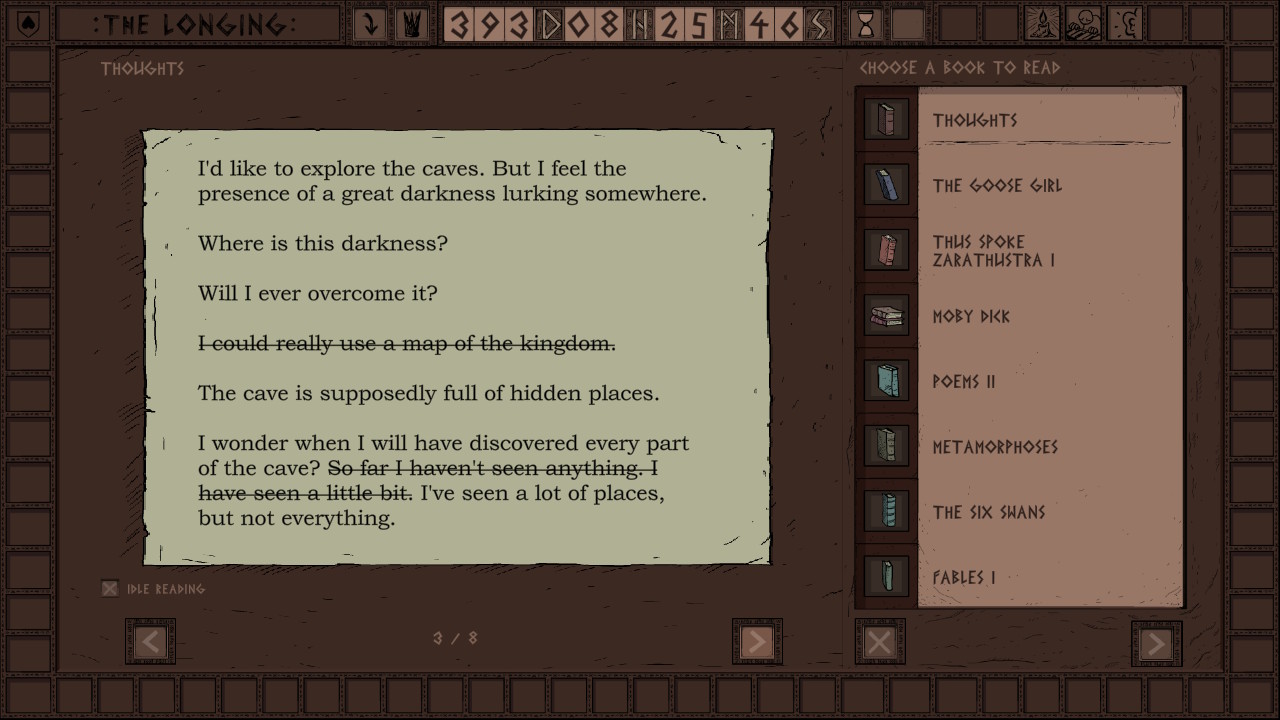Open the piano-playing figure icon

coord(1084,24)
